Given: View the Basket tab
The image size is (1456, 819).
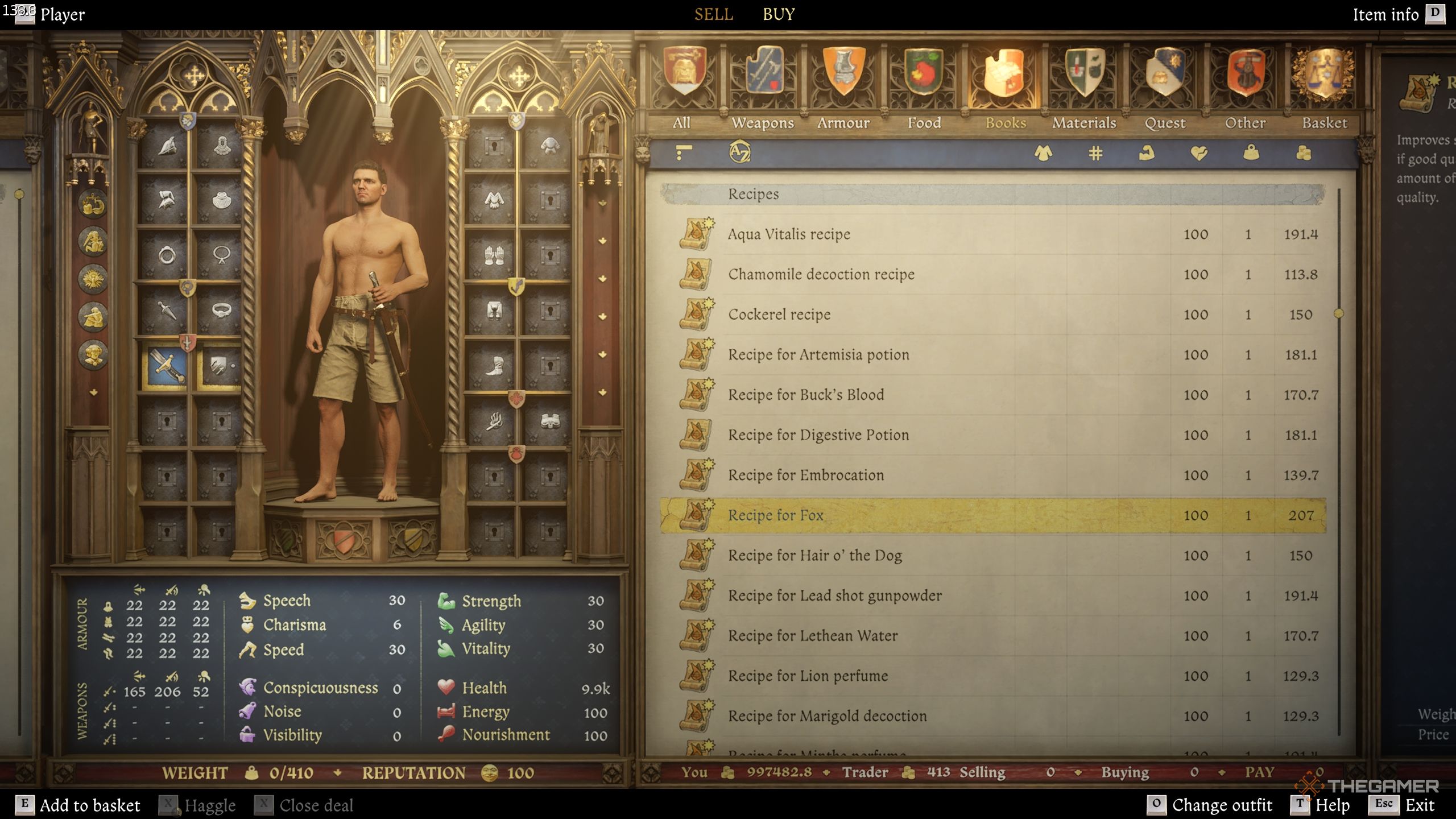Looking at the screenshot, I should 1325,85.
